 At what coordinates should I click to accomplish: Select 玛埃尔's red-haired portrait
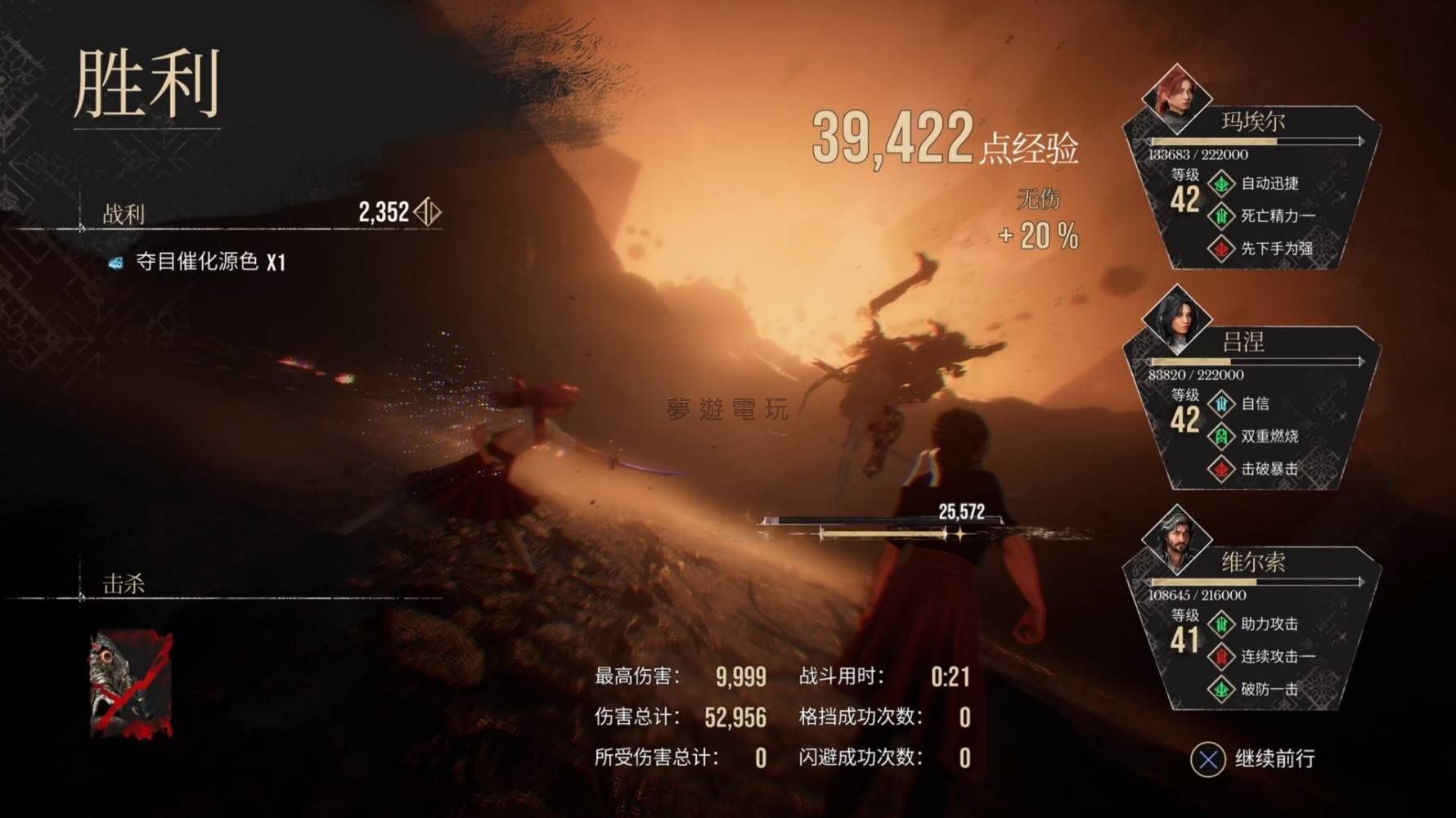(1176, 98)
